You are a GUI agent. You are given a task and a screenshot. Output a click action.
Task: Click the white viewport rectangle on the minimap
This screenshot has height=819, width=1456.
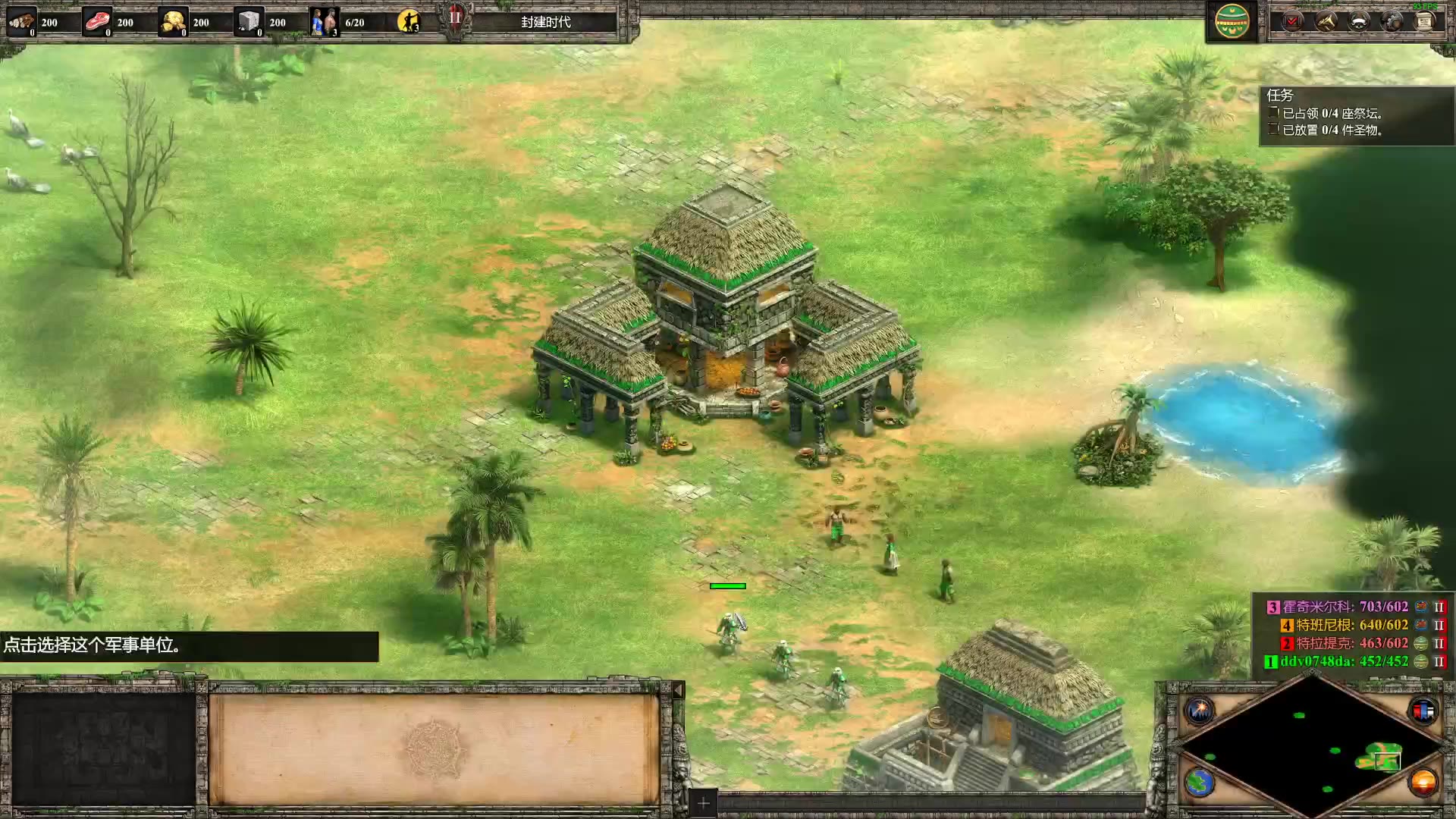coord(1388,761)
